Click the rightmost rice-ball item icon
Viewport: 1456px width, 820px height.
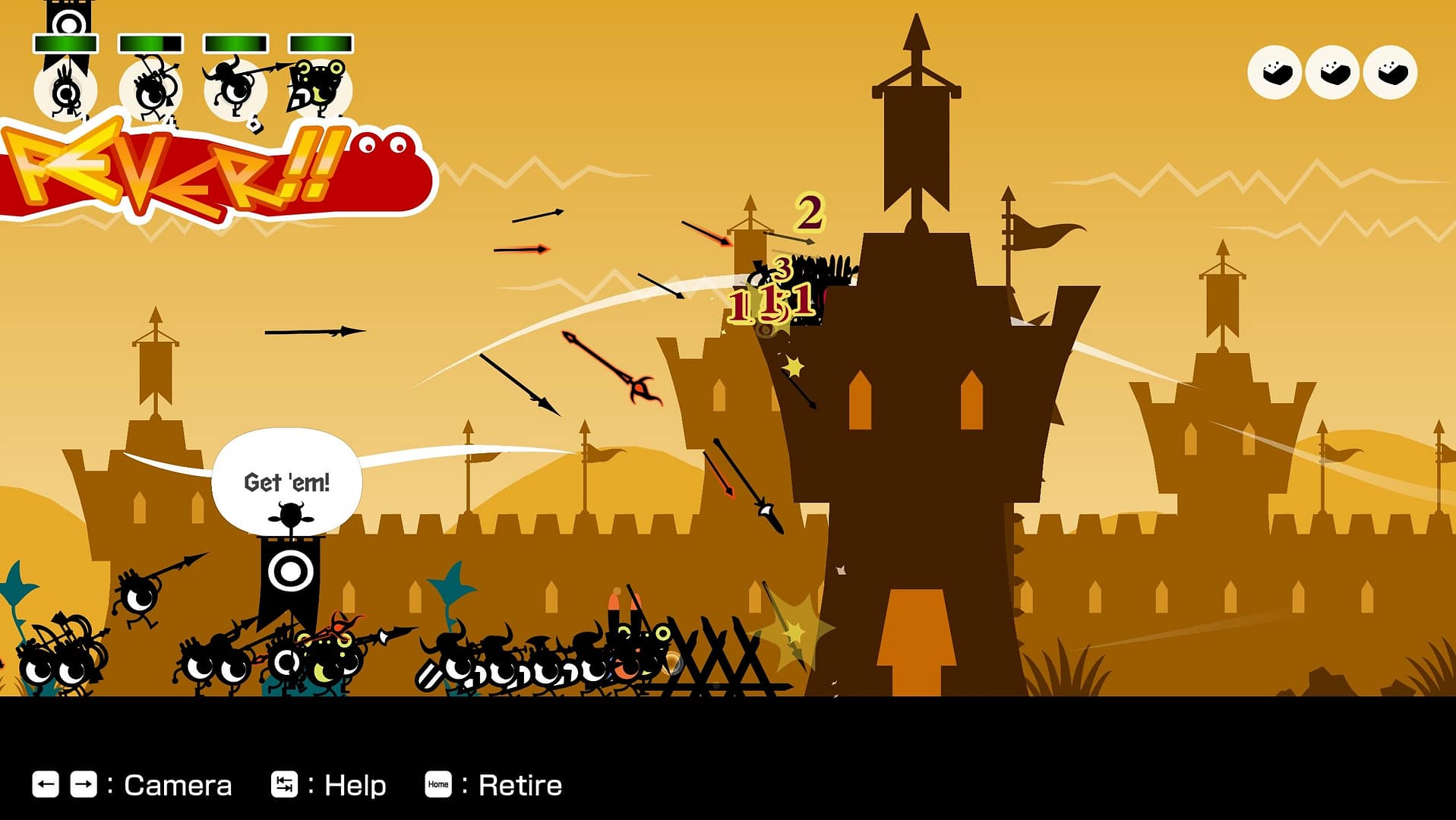[1391, 72]
